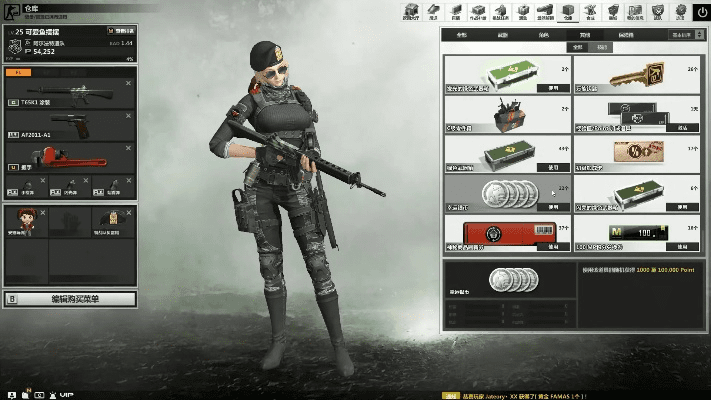Screen dimensions: 711x400
Task: Click the edit purchase menu button
Action: tap(70, 298)
